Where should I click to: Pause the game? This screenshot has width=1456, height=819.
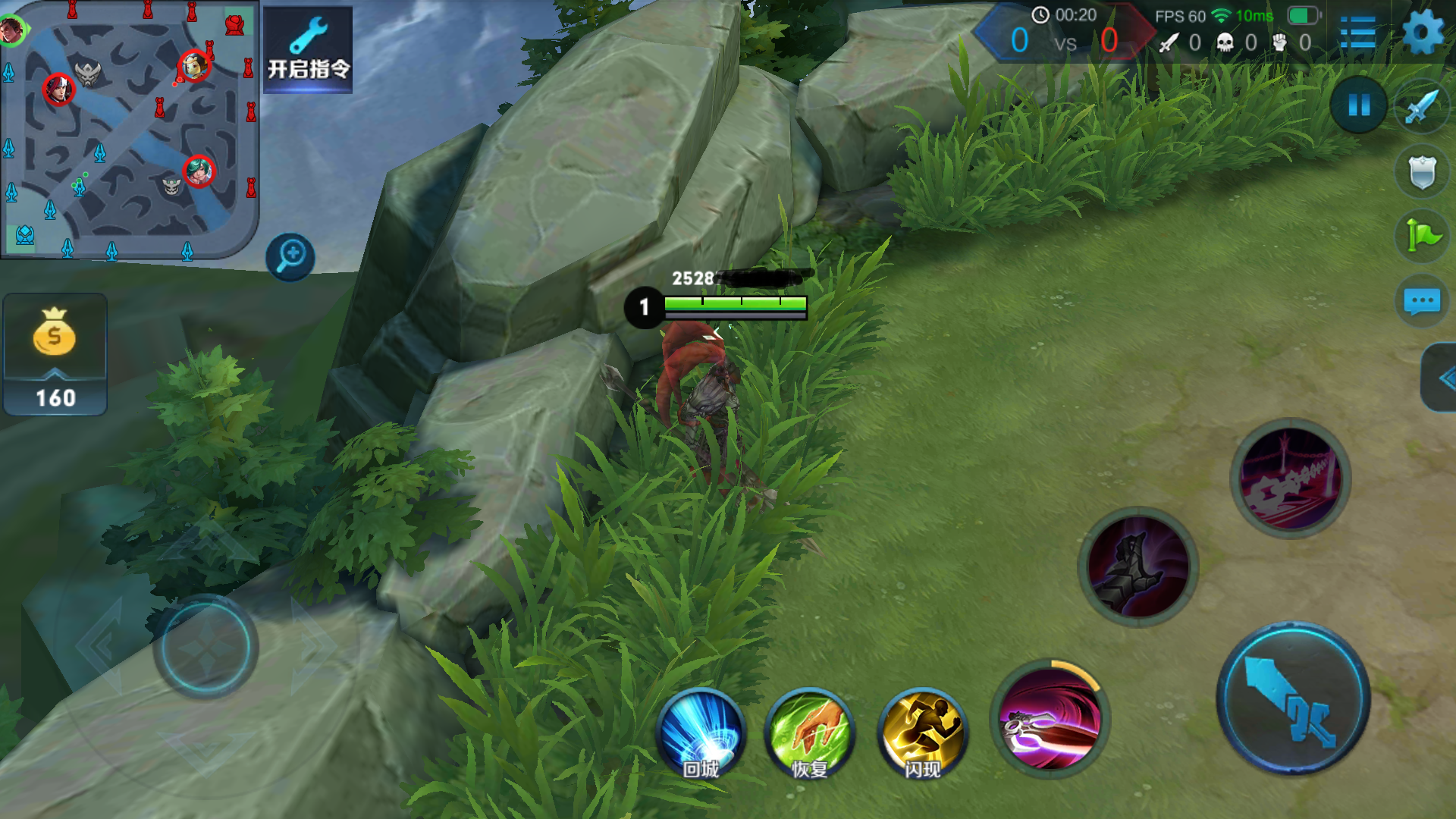[1358, 105]
